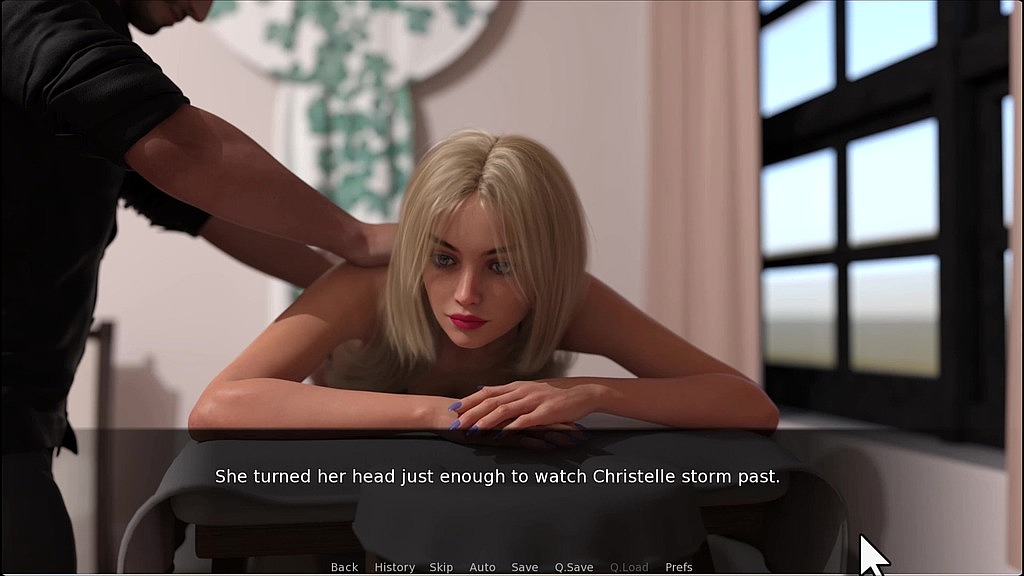The height and width of the screenshot is (576, 1024).
Task: Click Q.Load to quick load
Action: [629, 567]
